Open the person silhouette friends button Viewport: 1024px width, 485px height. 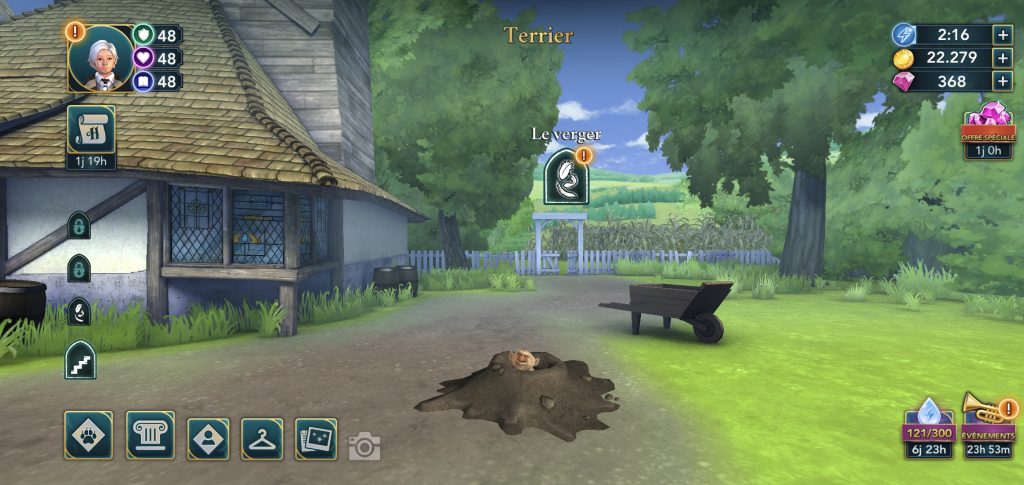(208, 437)
